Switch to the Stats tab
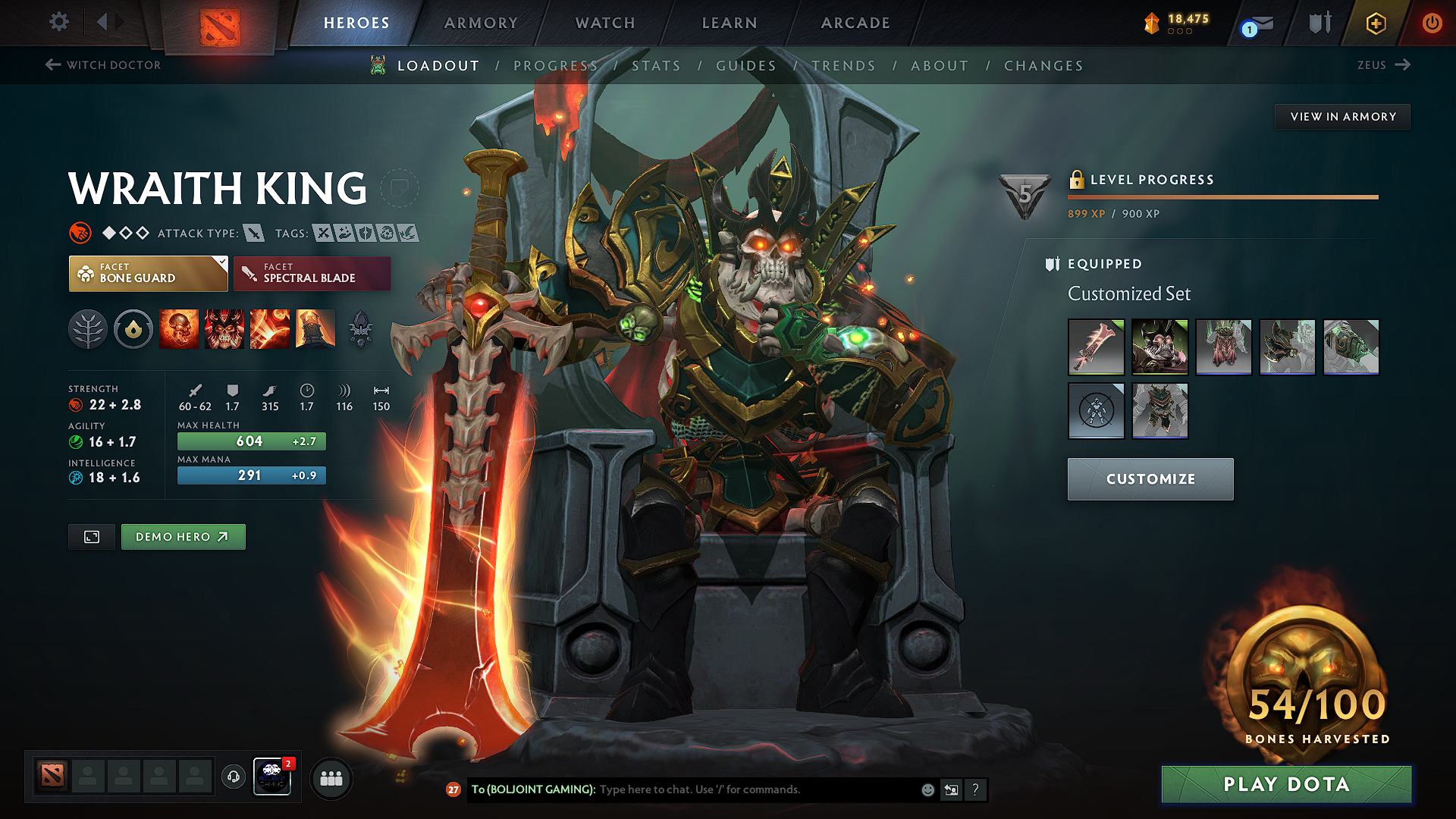 (x=657, y=65)
